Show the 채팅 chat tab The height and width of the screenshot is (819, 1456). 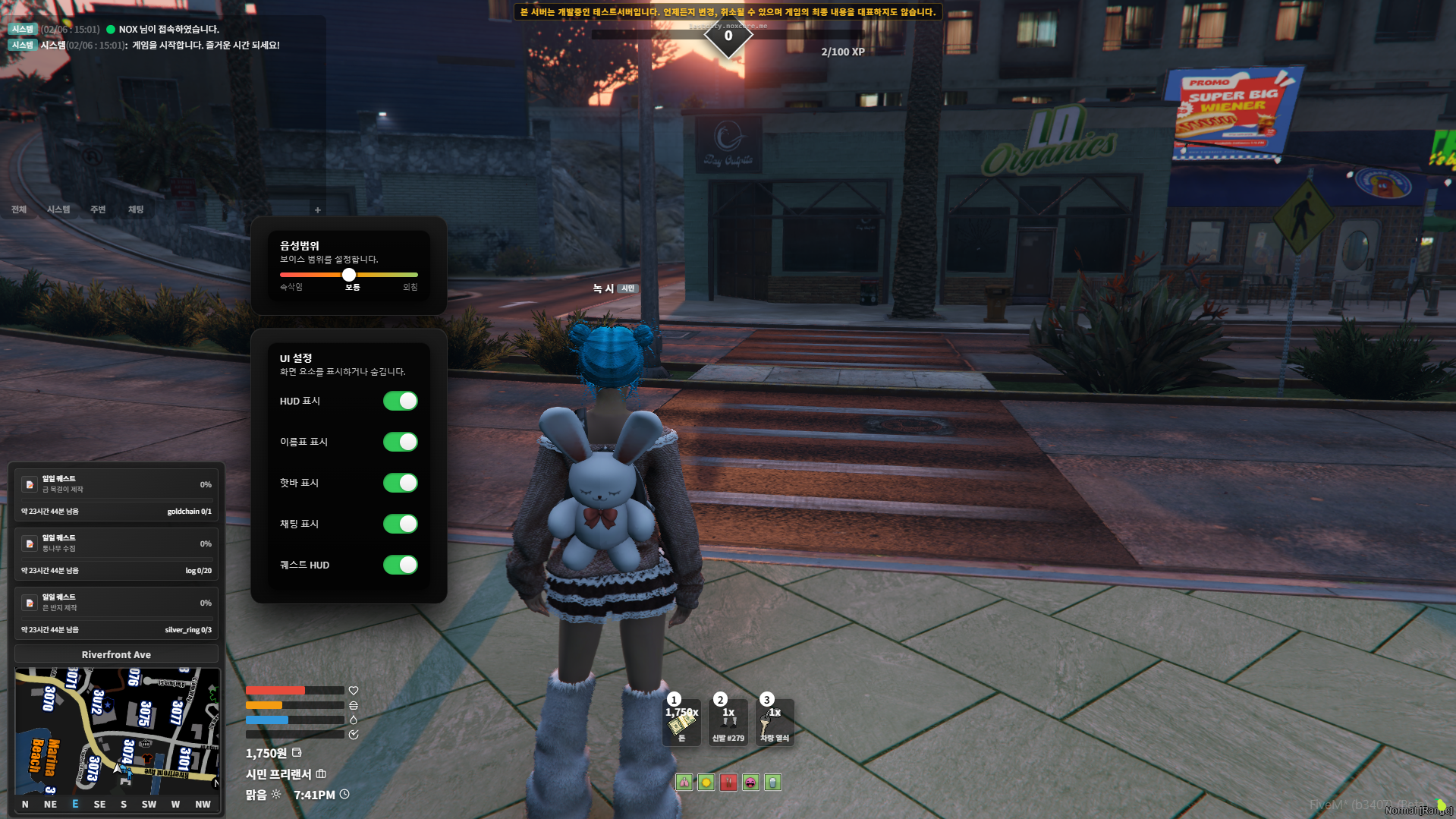point(136,209)
